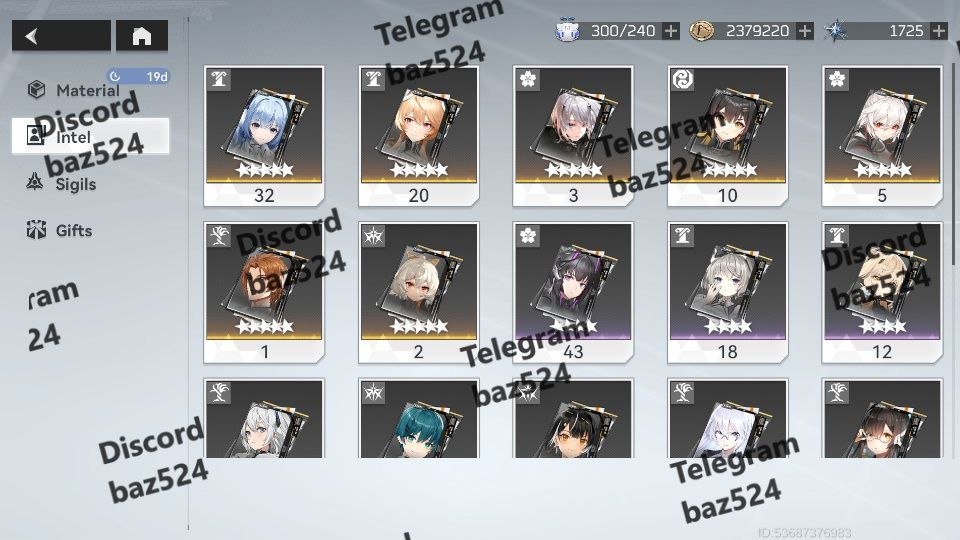Select the brown-haired intel card with 1
960x540 pixels.
[264, 291]
